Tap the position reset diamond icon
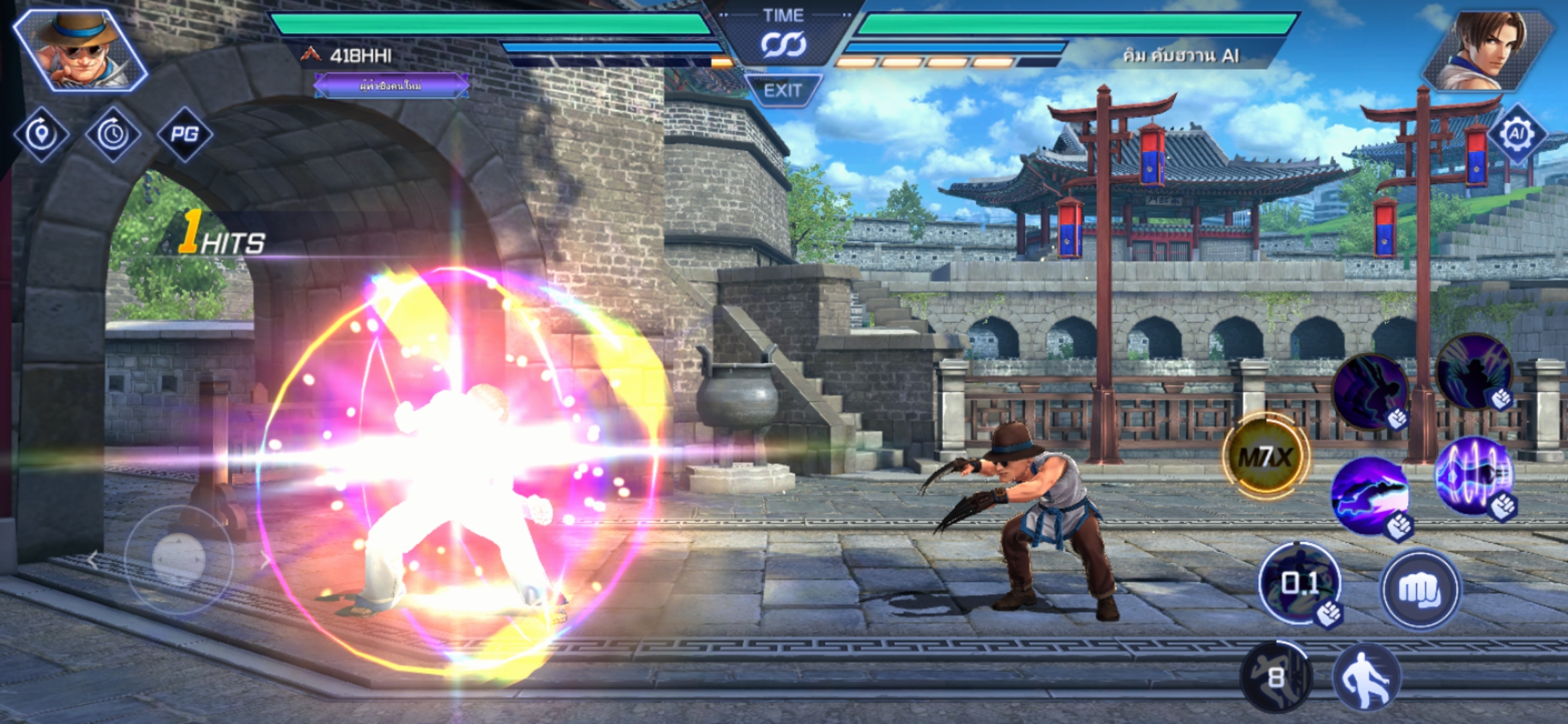1568x724 pixels. coord(42,134)
